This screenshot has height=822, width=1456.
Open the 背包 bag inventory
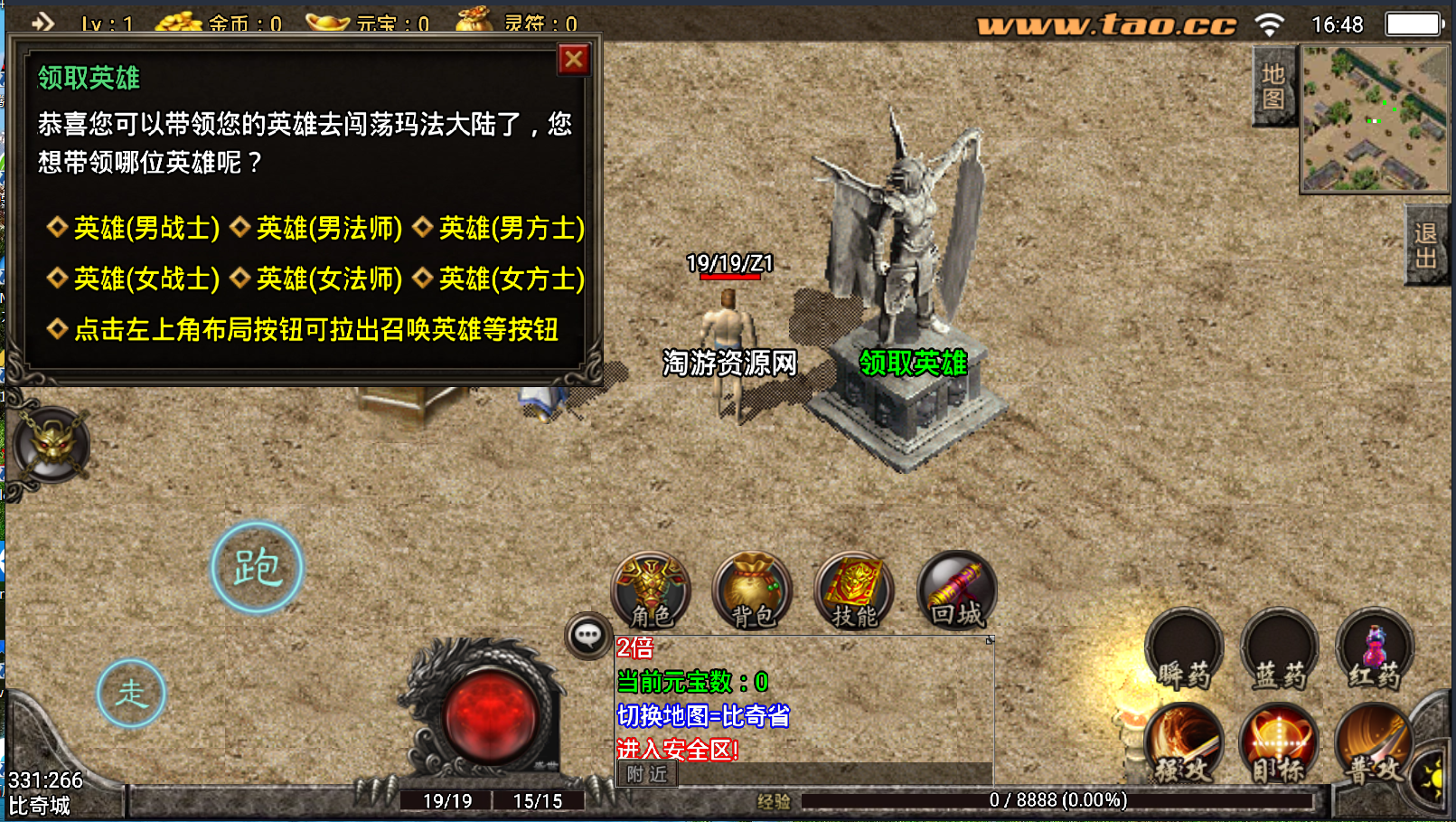752,591
